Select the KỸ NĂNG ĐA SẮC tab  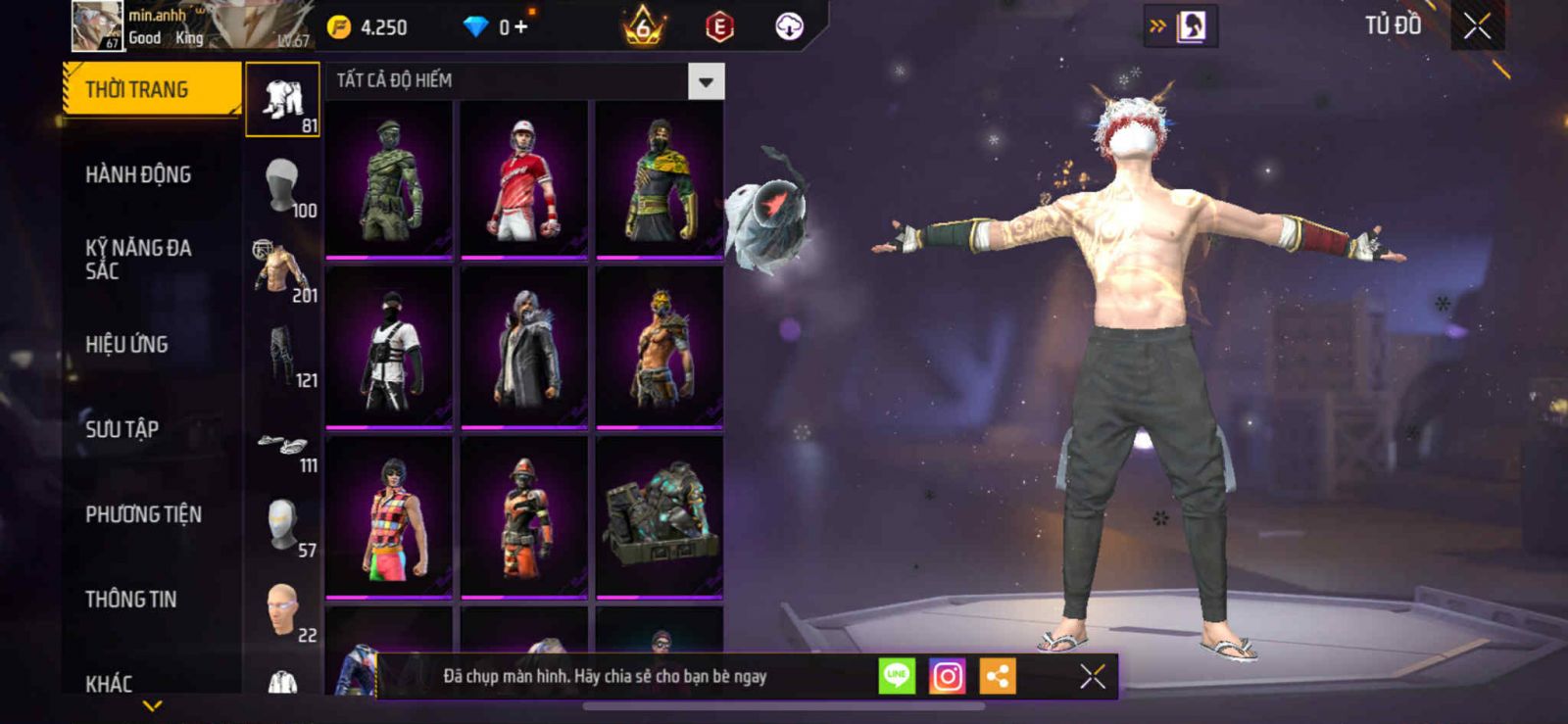[138, 259]
